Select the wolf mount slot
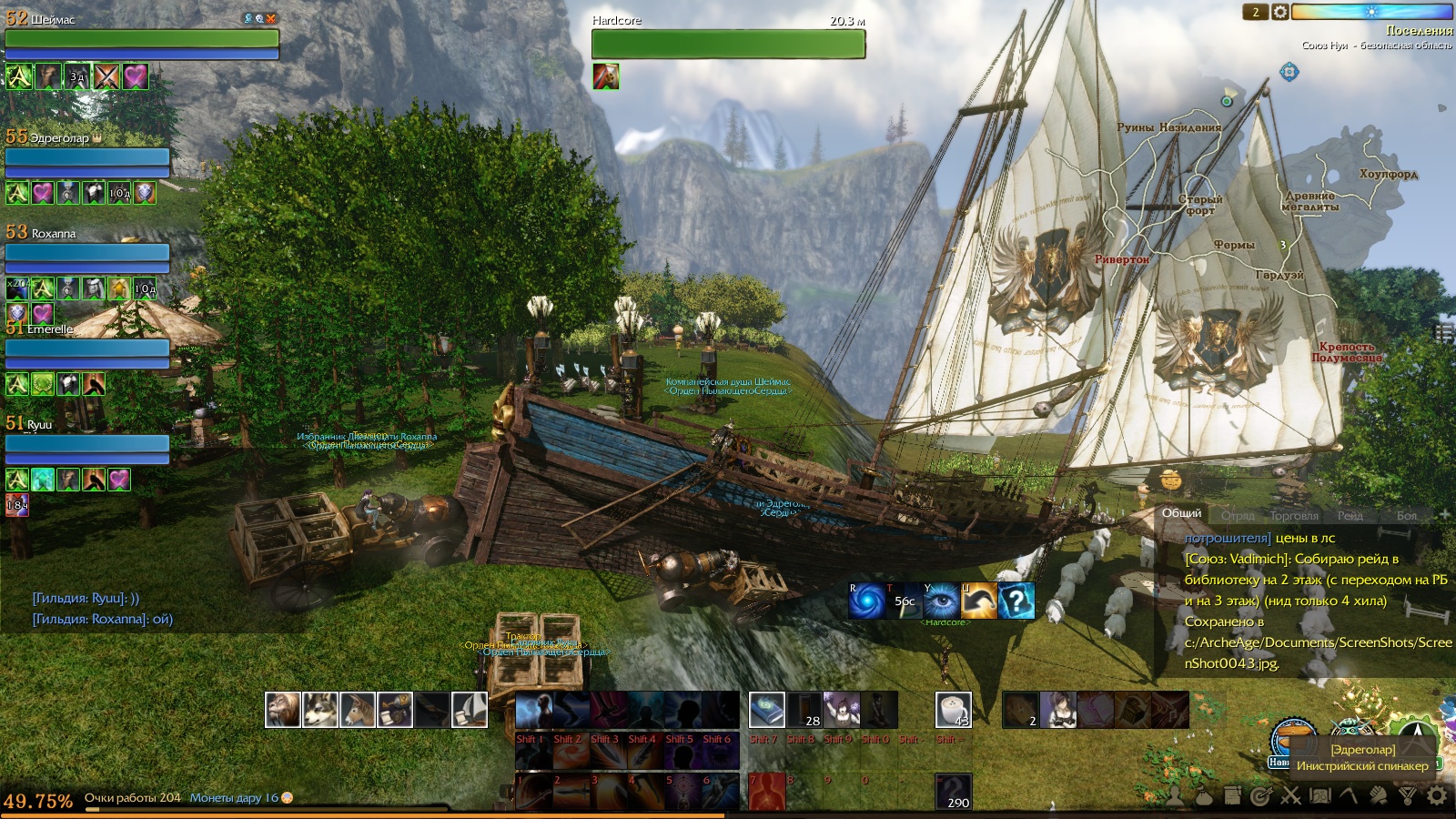This screenshot has width=1456, height=819. coord(320,710)
